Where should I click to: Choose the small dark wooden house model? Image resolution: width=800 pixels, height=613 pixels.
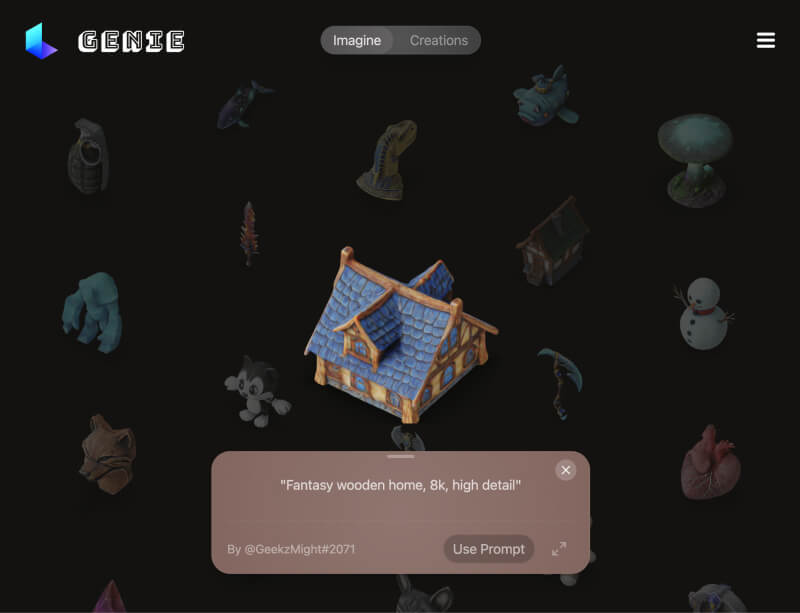(554, 241)
